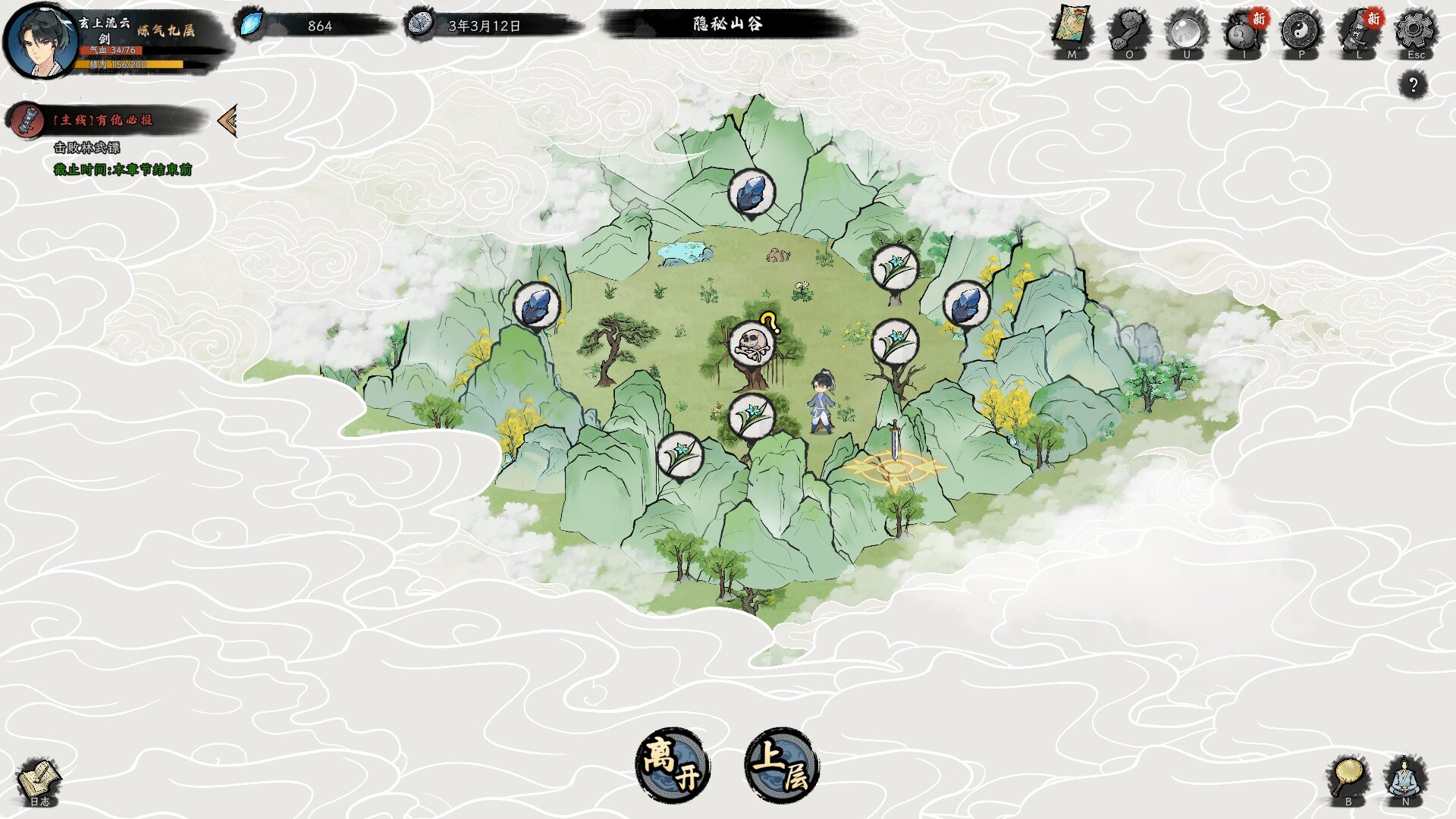The height and width of the screenshot is (819, 1456).
Task: Open the world map scroll icon
Action: (1072, 30)
